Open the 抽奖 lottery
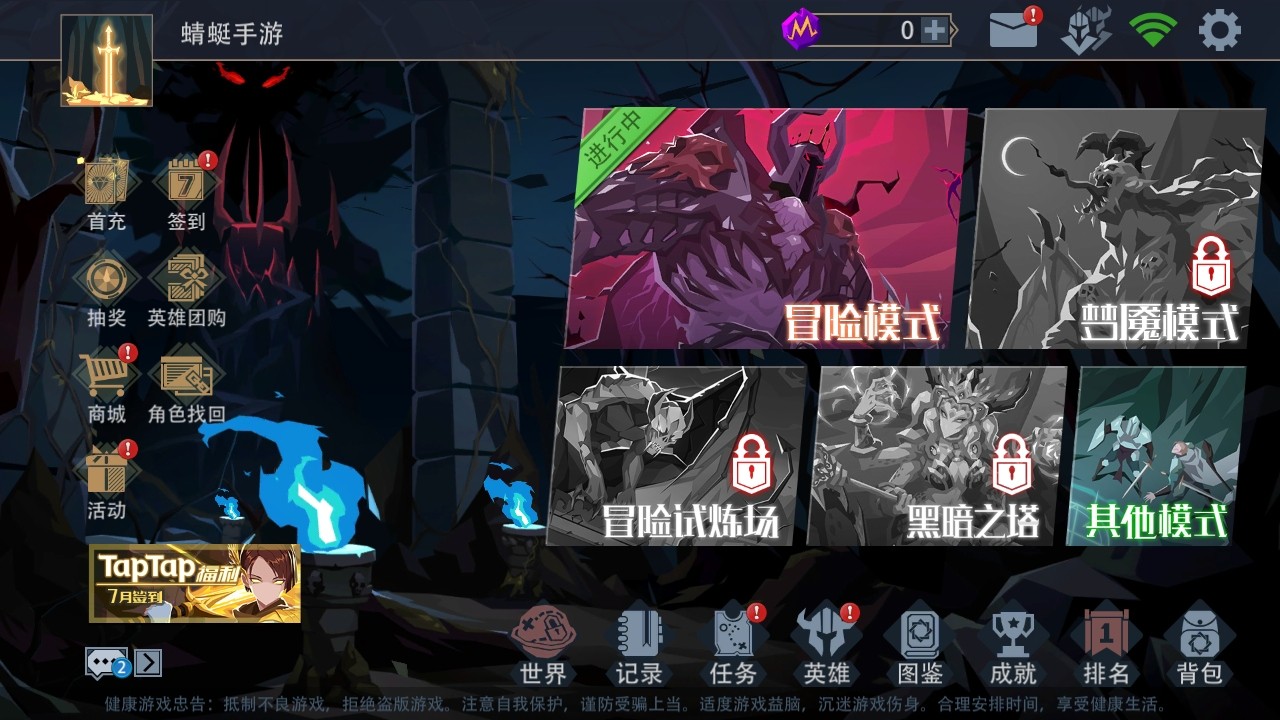Screen dimensions: 1280x720 106,290
